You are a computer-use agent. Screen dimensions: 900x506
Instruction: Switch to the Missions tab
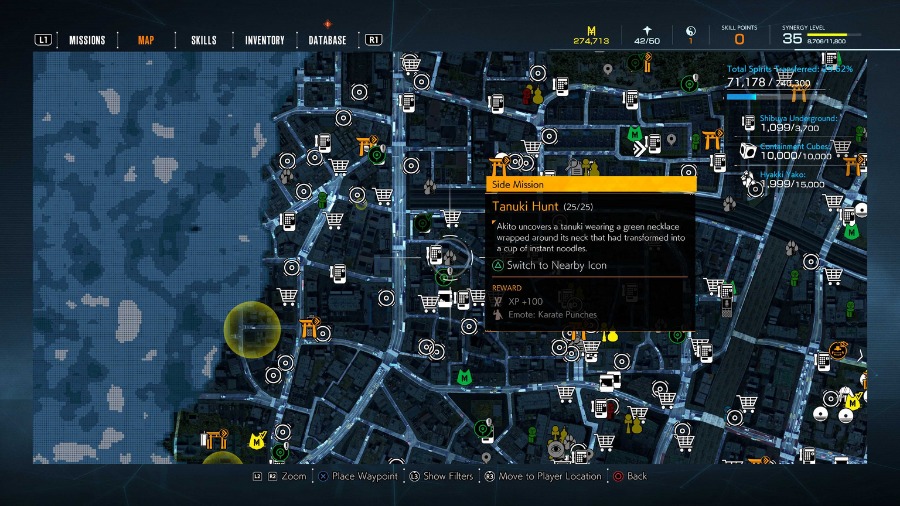(87, 40)
